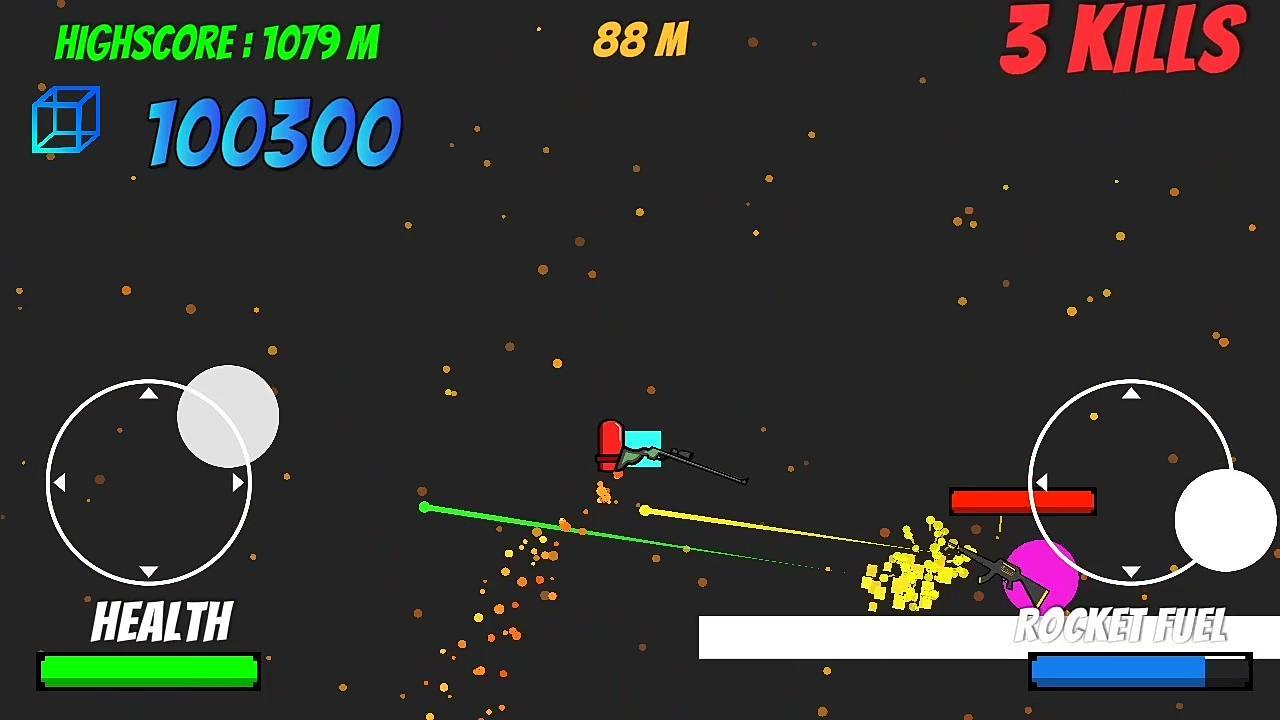Tap the enemy's red health bar

point(1022,500)
